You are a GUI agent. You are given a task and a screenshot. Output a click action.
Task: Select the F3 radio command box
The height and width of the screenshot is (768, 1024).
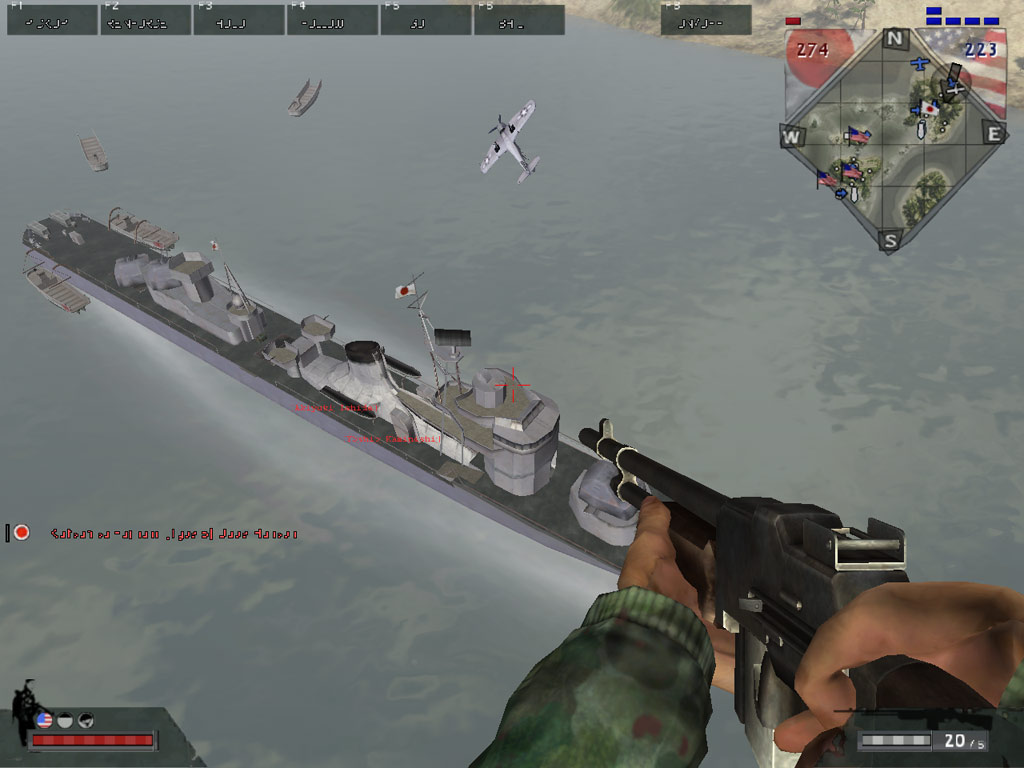click(x=239, y=20)
